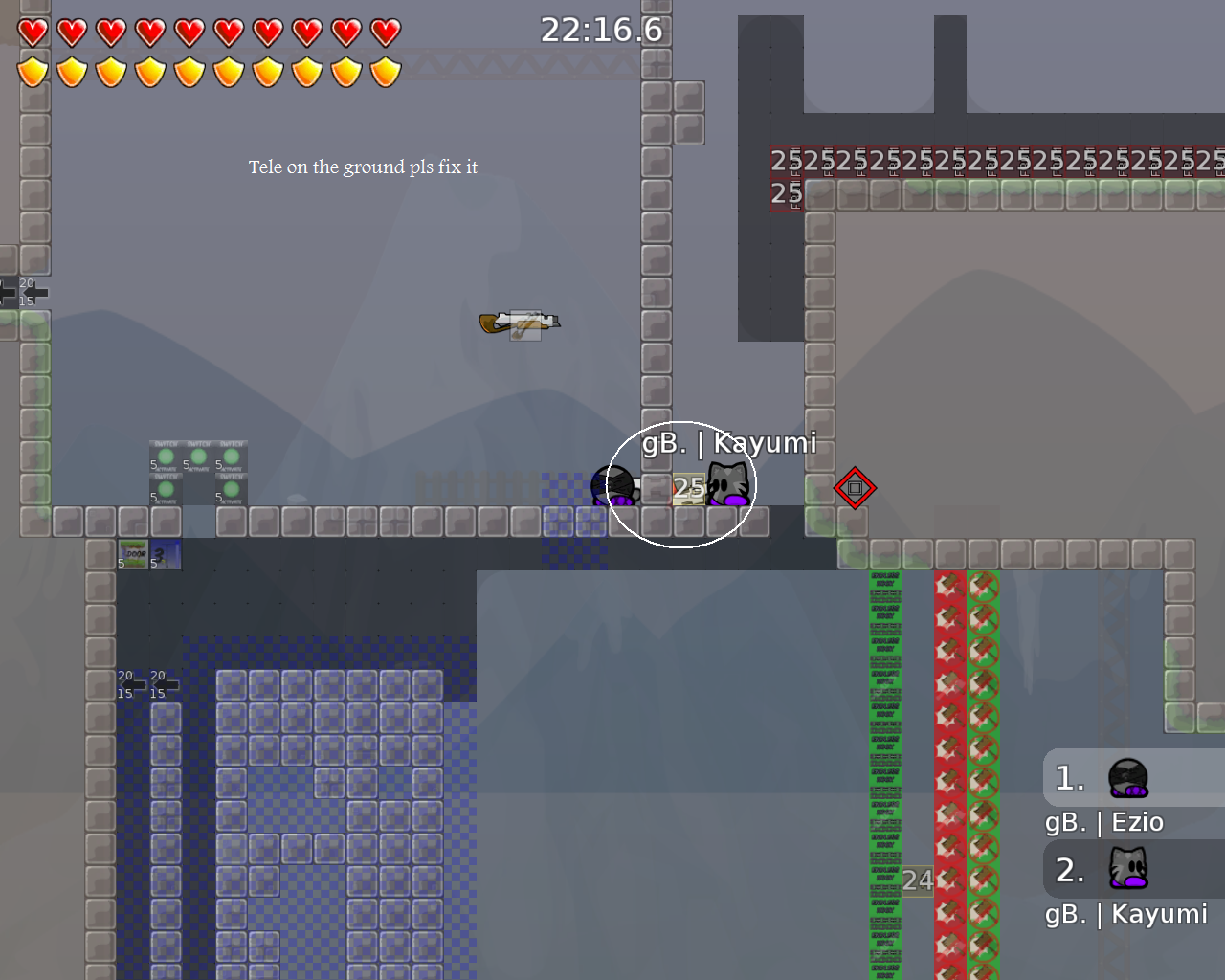Activate the top-left green SWITCH button numbered 5
Image resolution: width=1225 pixels, height=980 pixels.
click(166, 457)
